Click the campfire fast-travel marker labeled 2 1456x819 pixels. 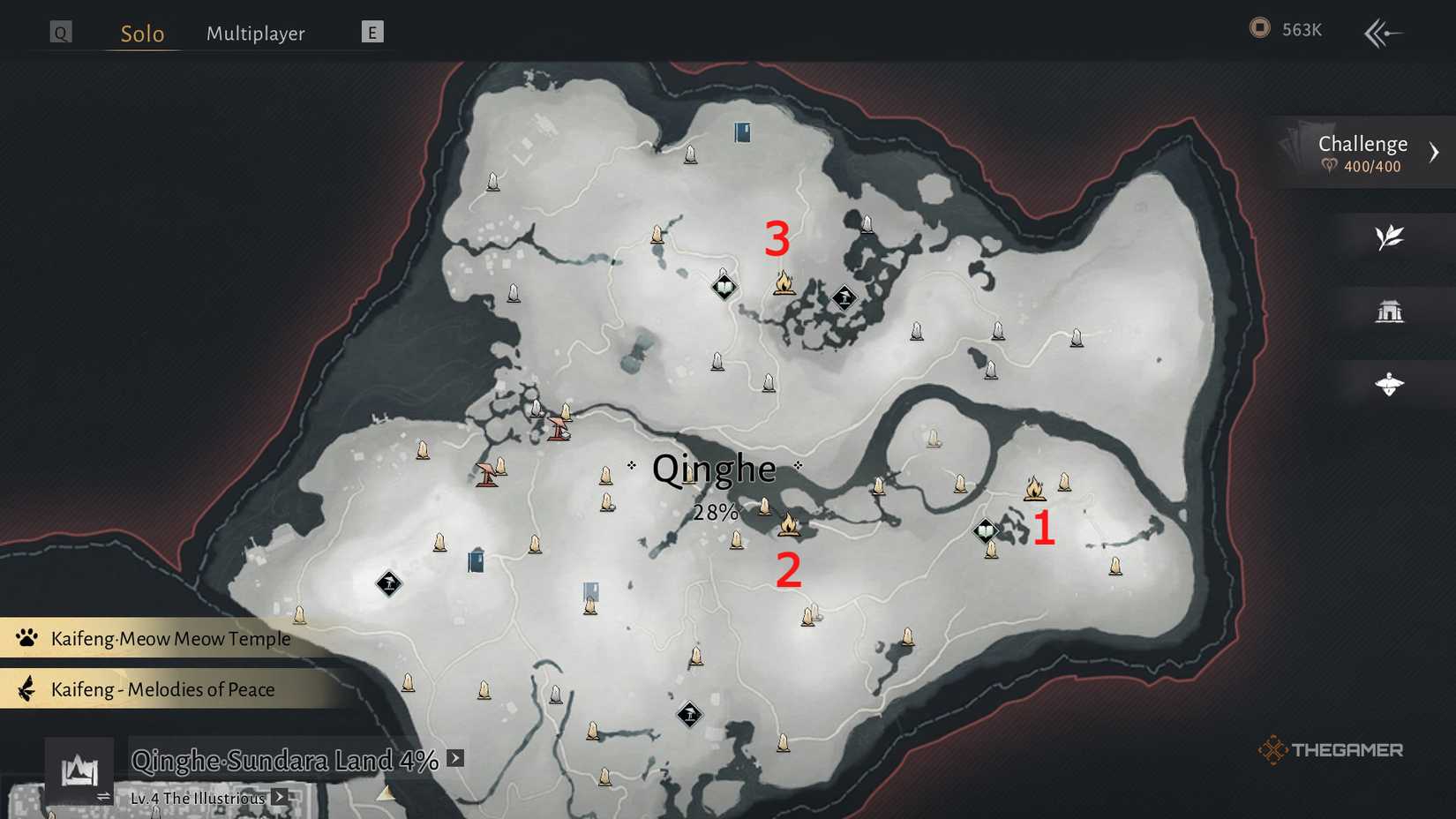791,524
